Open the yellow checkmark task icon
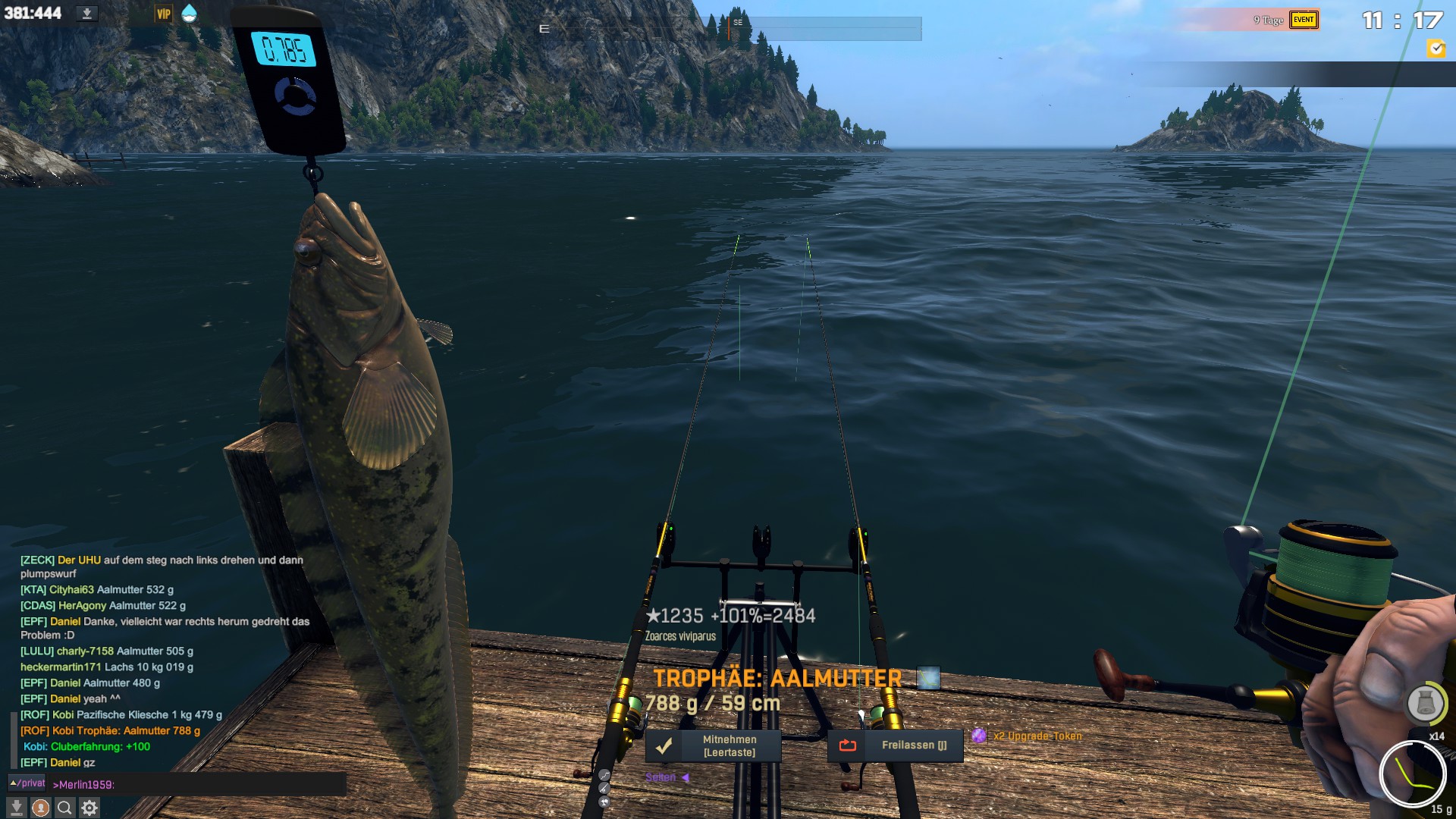 click(1436, 49)
